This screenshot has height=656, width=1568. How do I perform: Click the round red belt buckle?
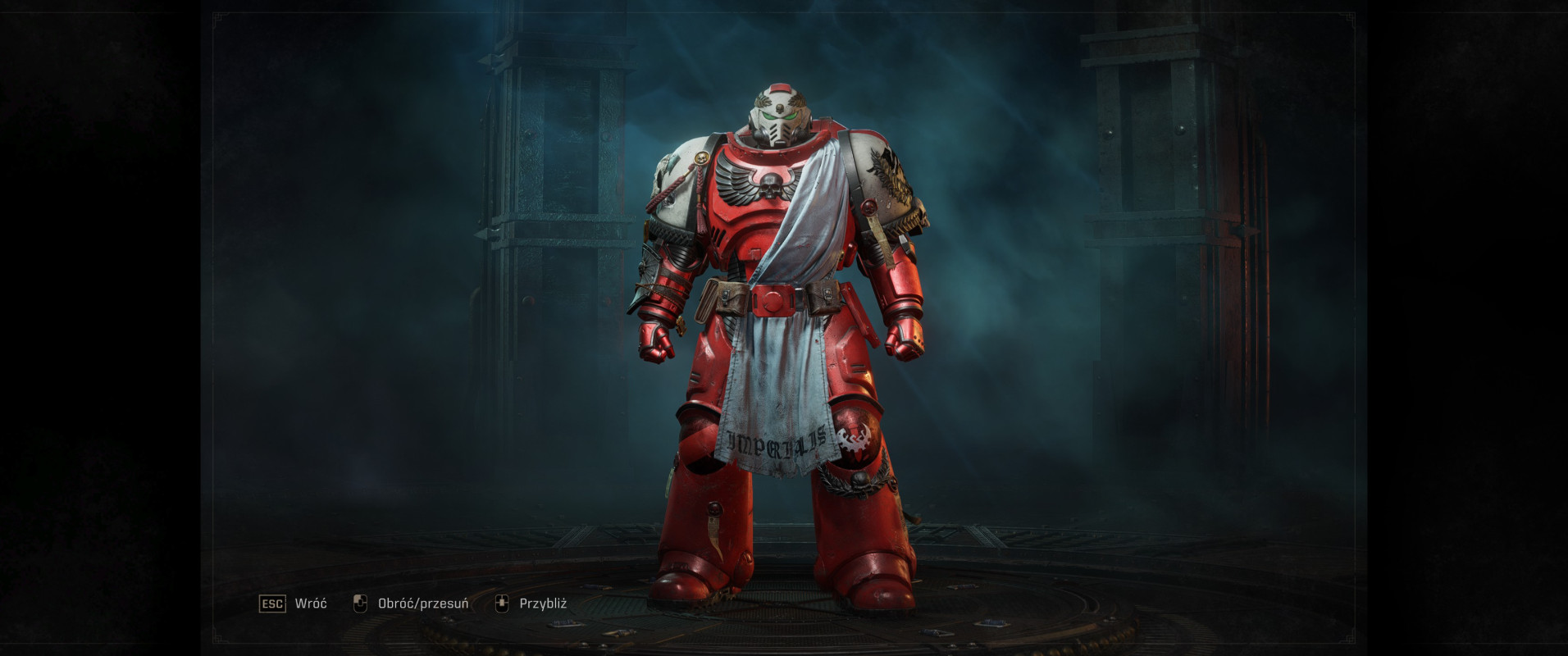776,298
